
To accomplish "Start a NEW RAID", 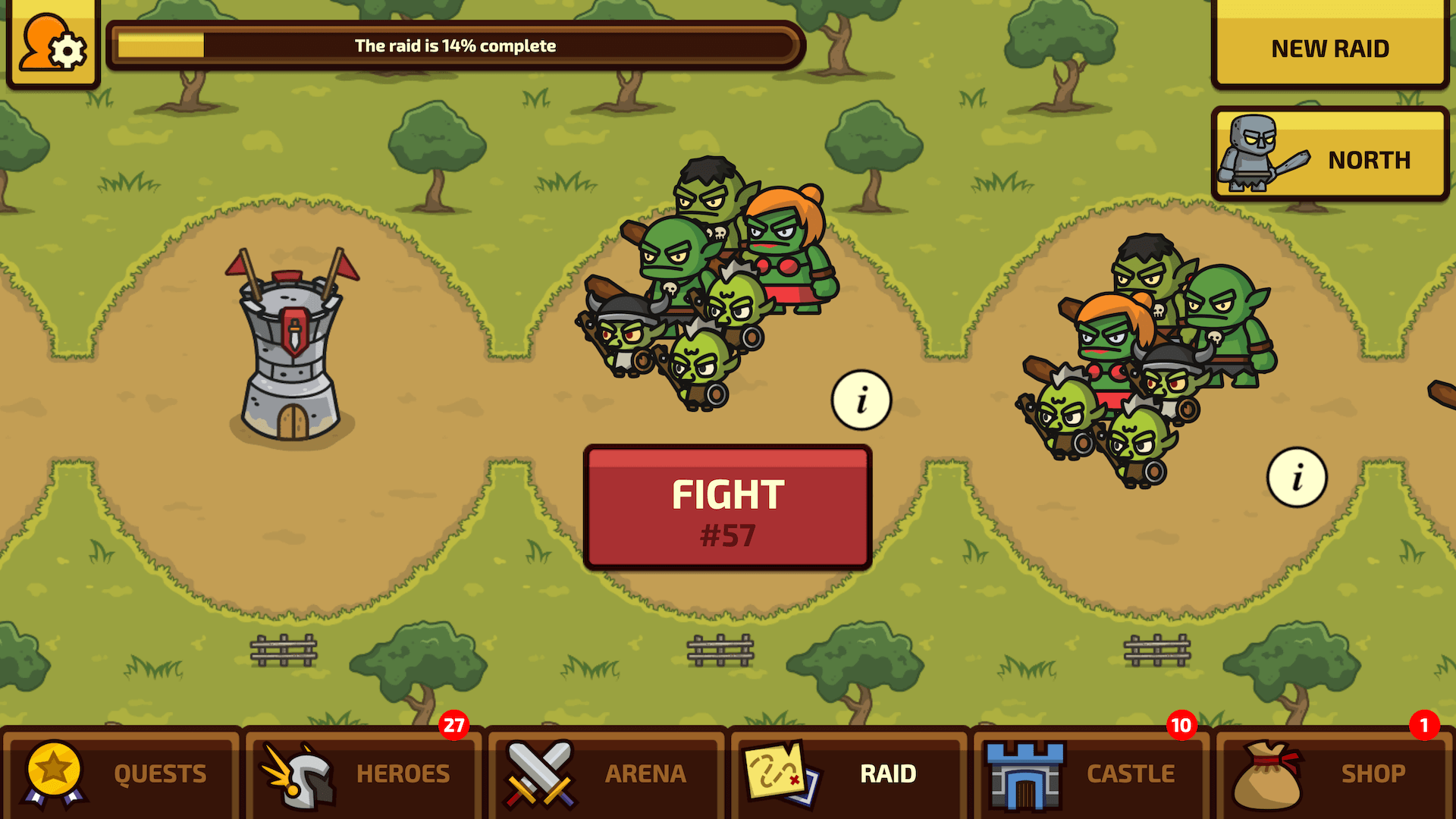I will click(1329, 48).
